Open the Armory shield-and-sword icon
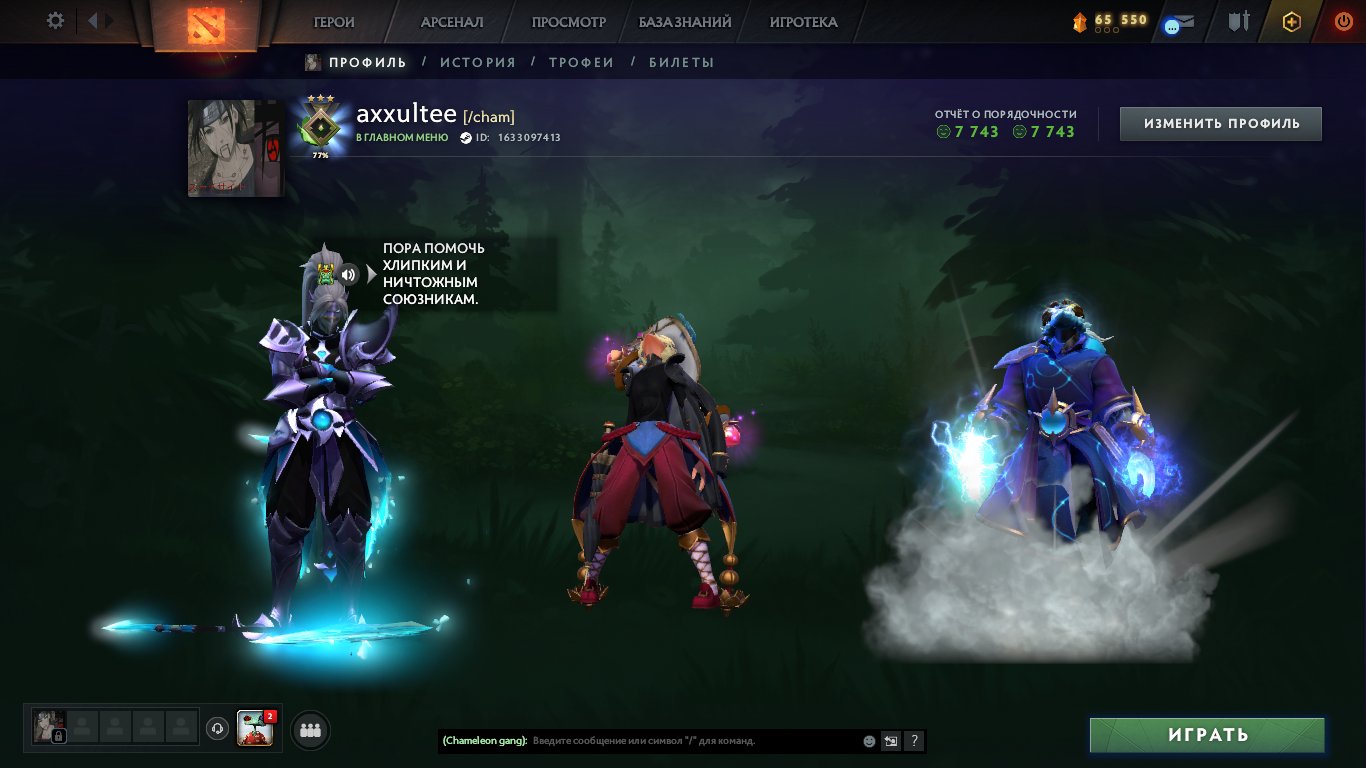This screenshot has width=1366, height=768. [1238, 22]
